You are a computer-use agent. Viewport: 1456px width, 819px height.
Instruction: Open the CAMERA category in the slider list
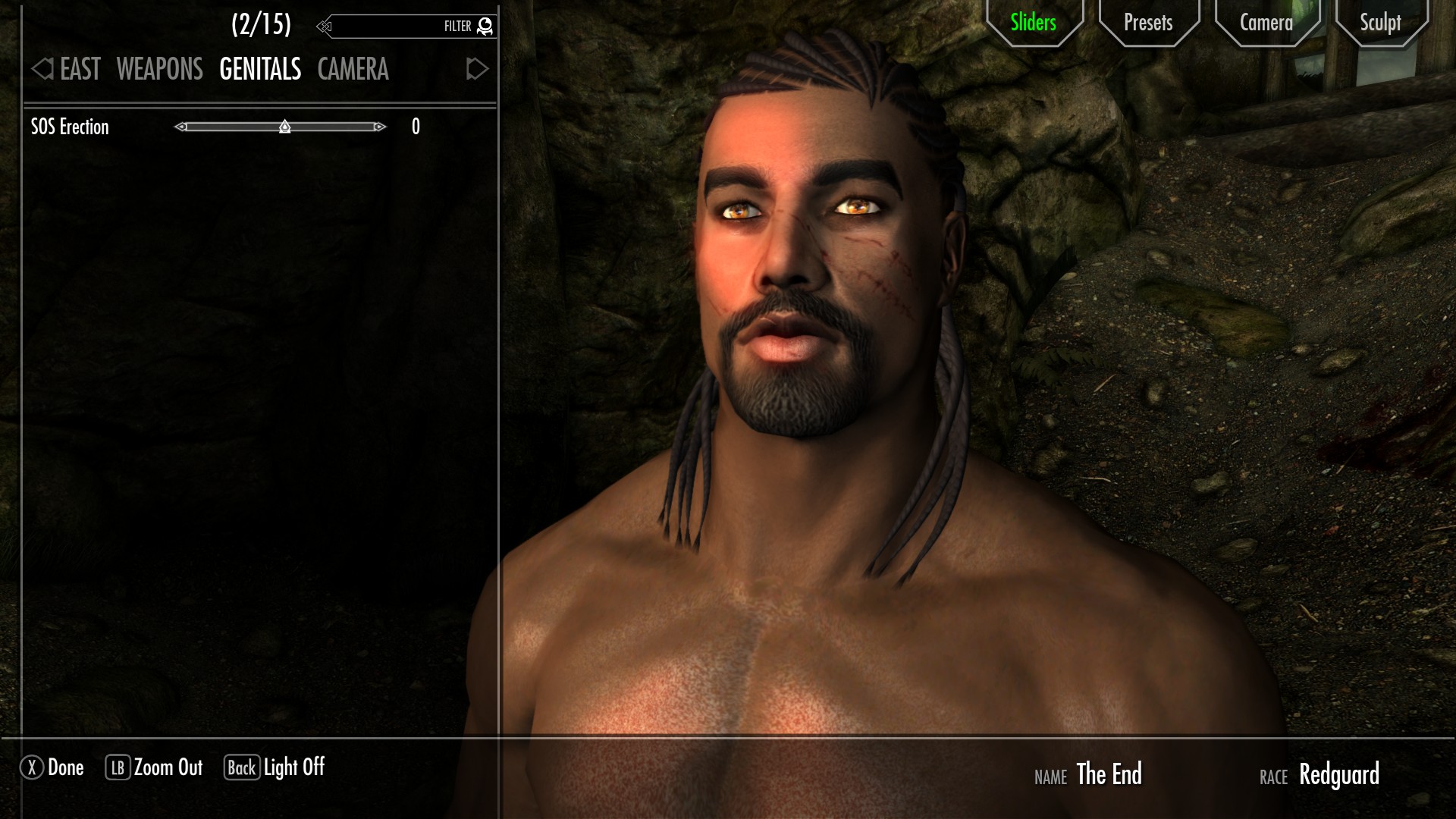(353, 70)
